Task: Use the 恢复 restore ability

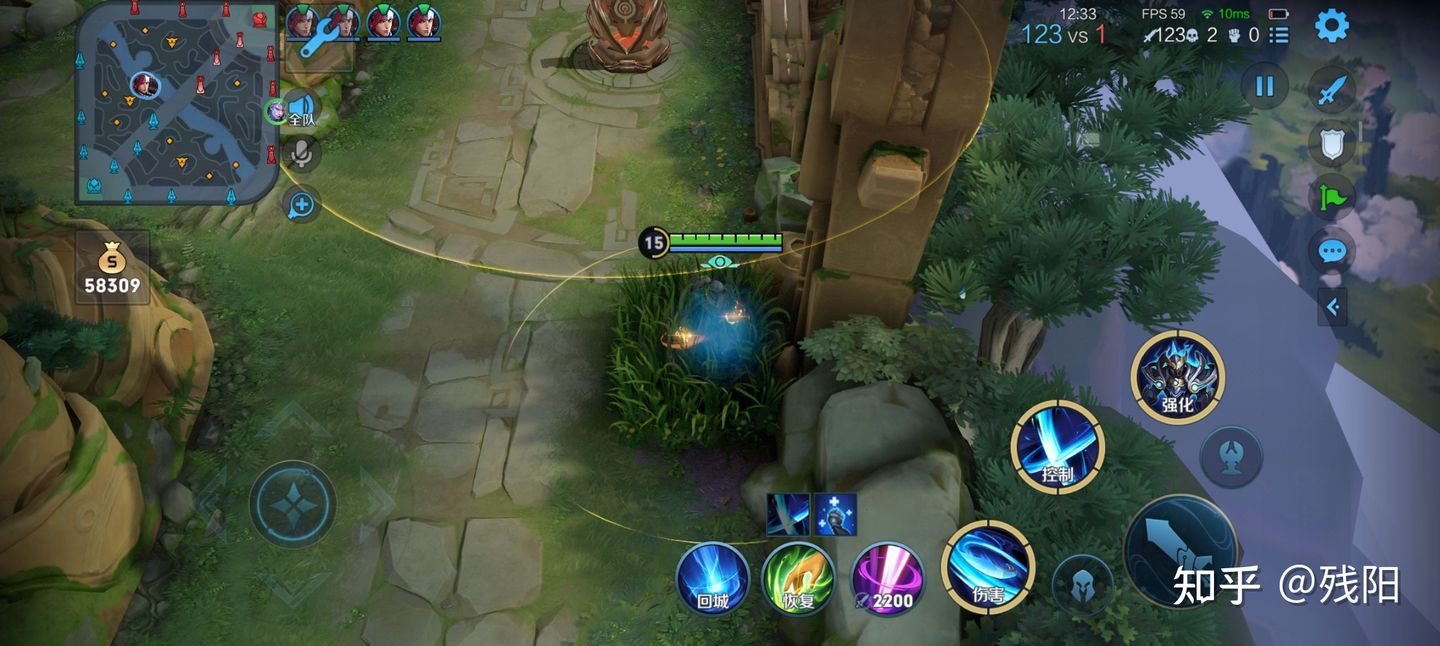Action: pyautogui.click(x=798, y=578)
